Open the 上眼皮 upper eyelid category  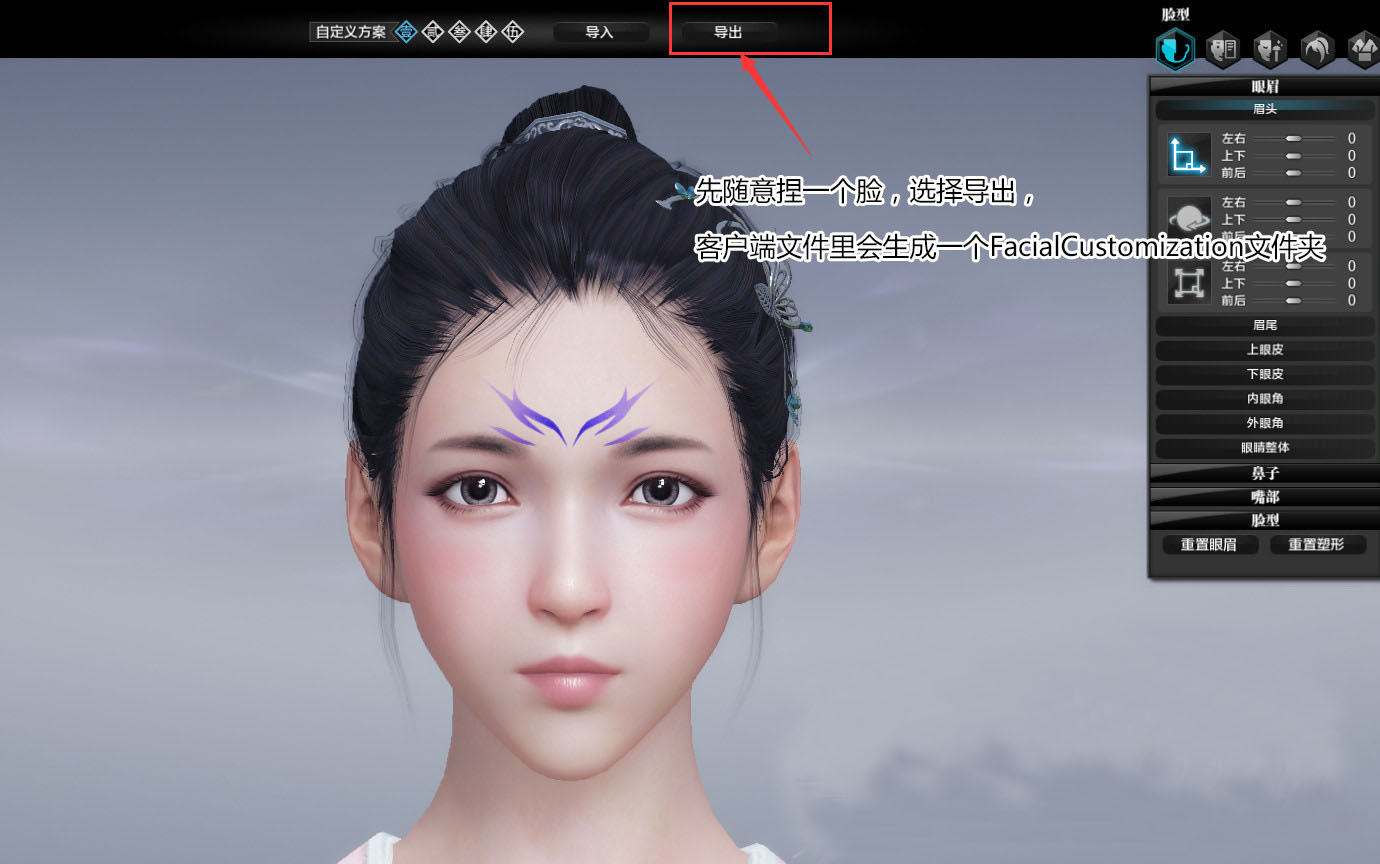1264,349
